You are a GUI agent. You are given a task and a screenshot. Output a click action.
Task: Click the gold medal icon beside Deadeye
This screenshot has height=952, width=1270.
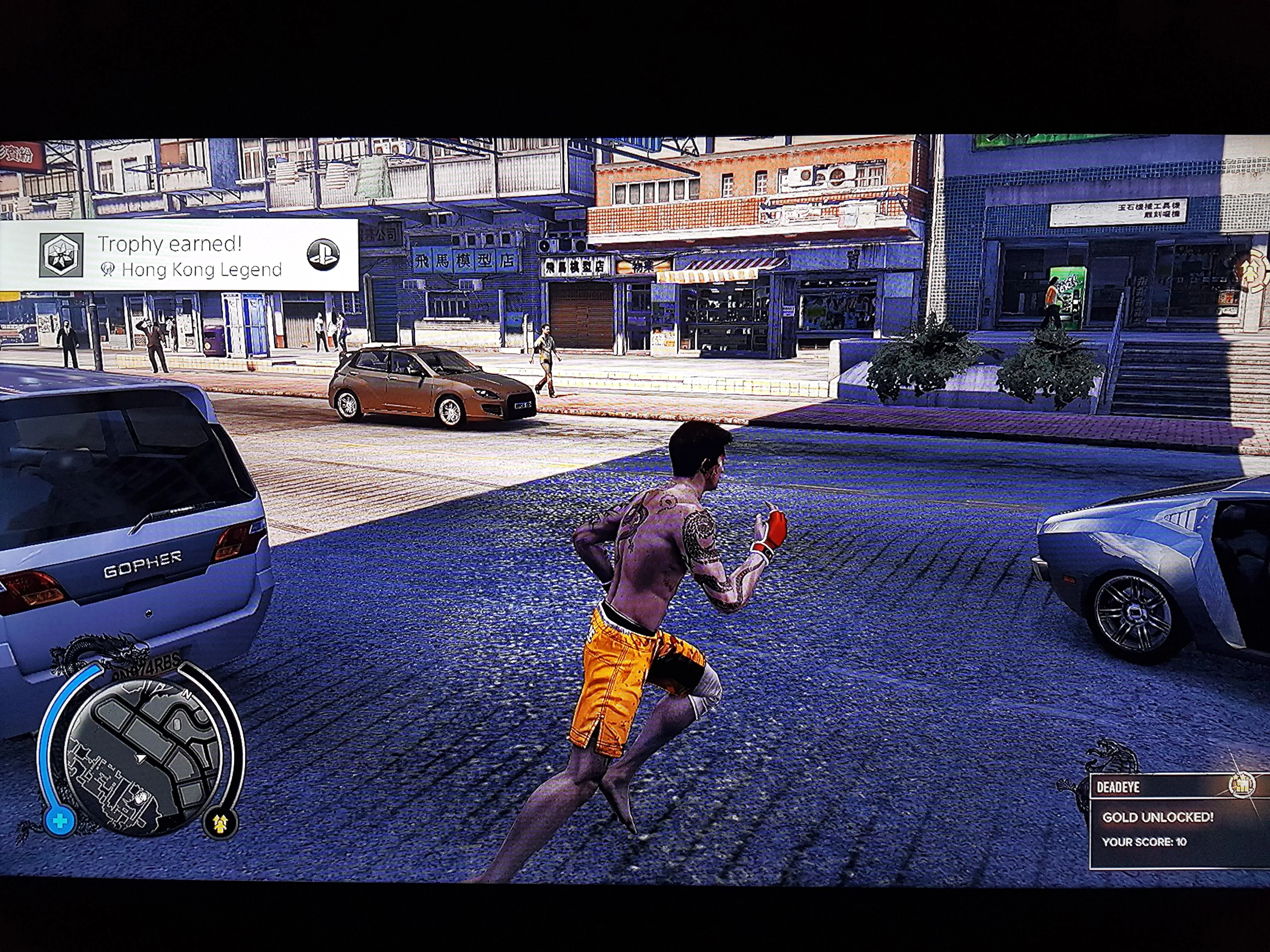click(x=1241, y=785)
